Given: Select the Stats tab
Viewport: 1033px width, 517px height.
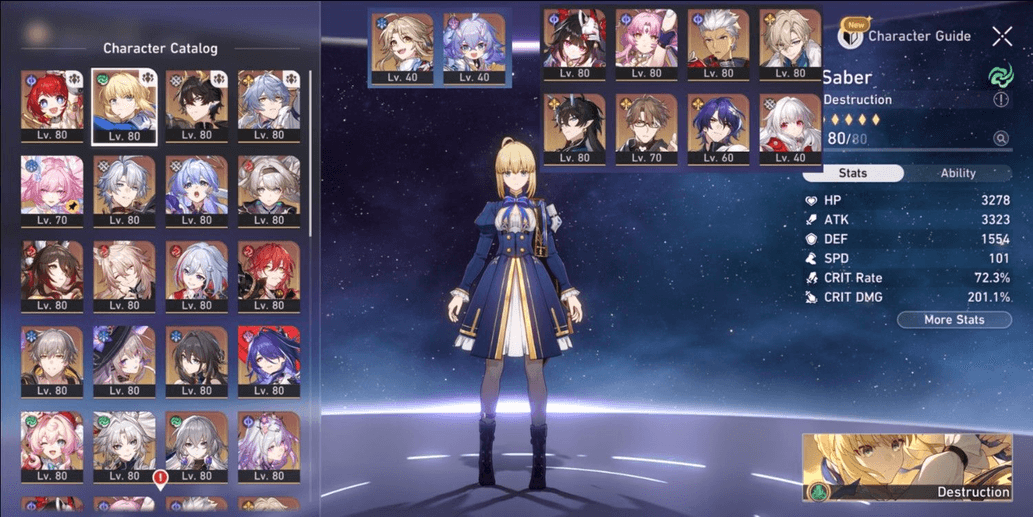Looking at the screenshot, I should [853, 173].
